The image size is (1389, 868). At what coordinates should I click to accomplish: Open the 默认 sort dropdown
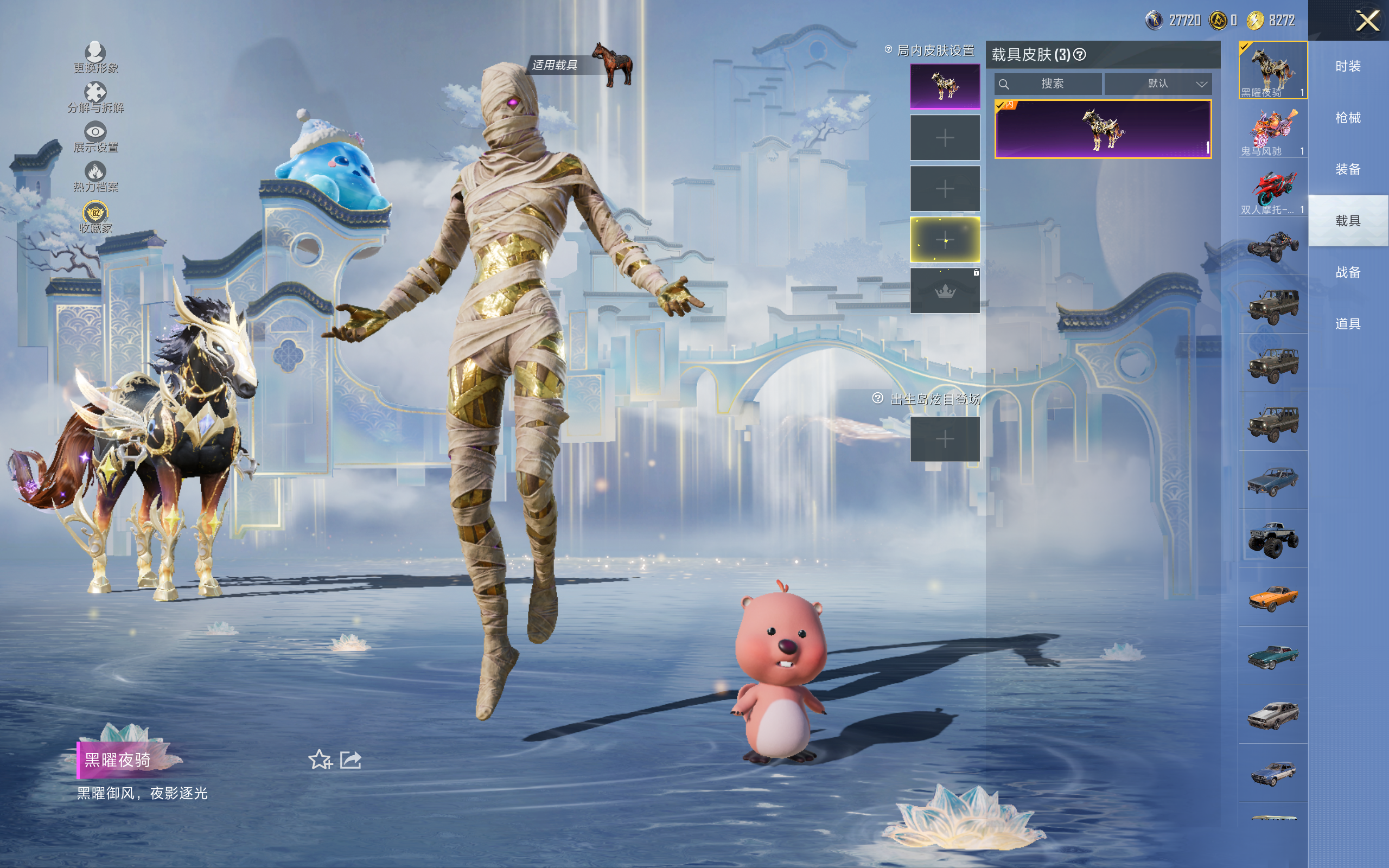tap(1158, 84)
